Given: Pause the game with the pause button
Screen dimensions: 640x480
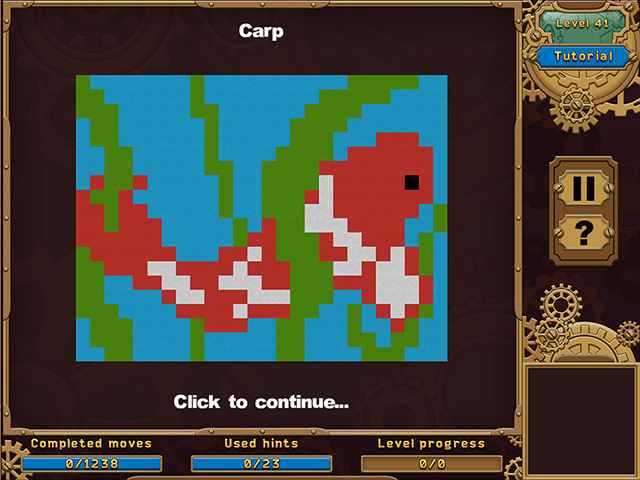Looking at the screenshot, I should 583,188.
